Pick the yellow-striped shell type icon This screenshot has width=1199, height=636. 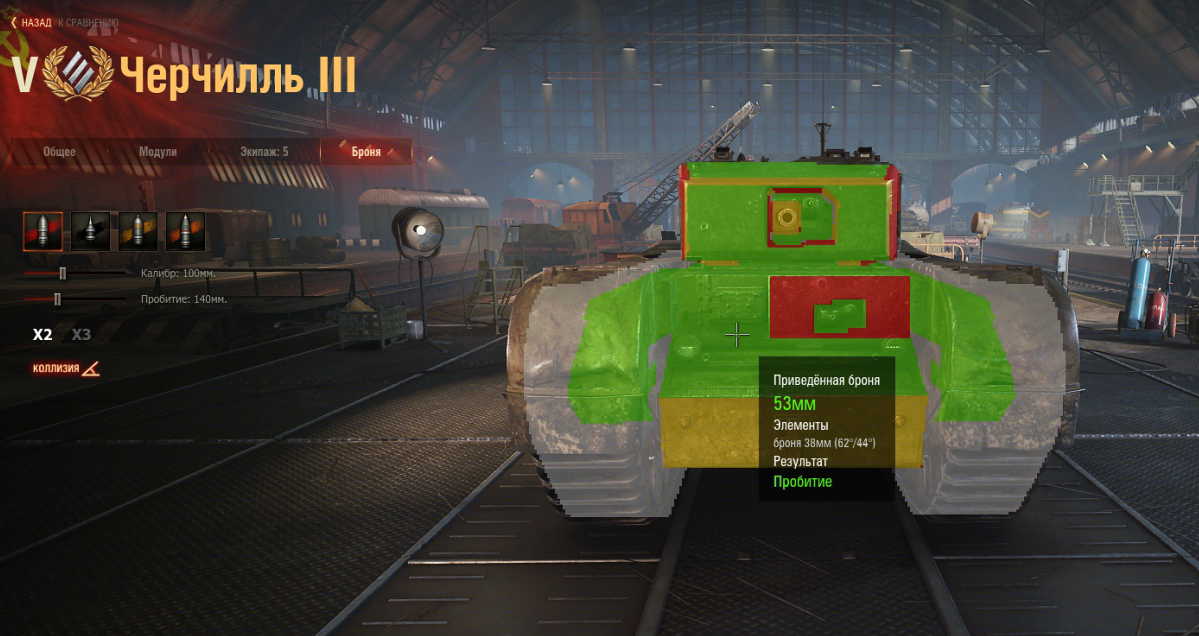click(x=138, y=231)
